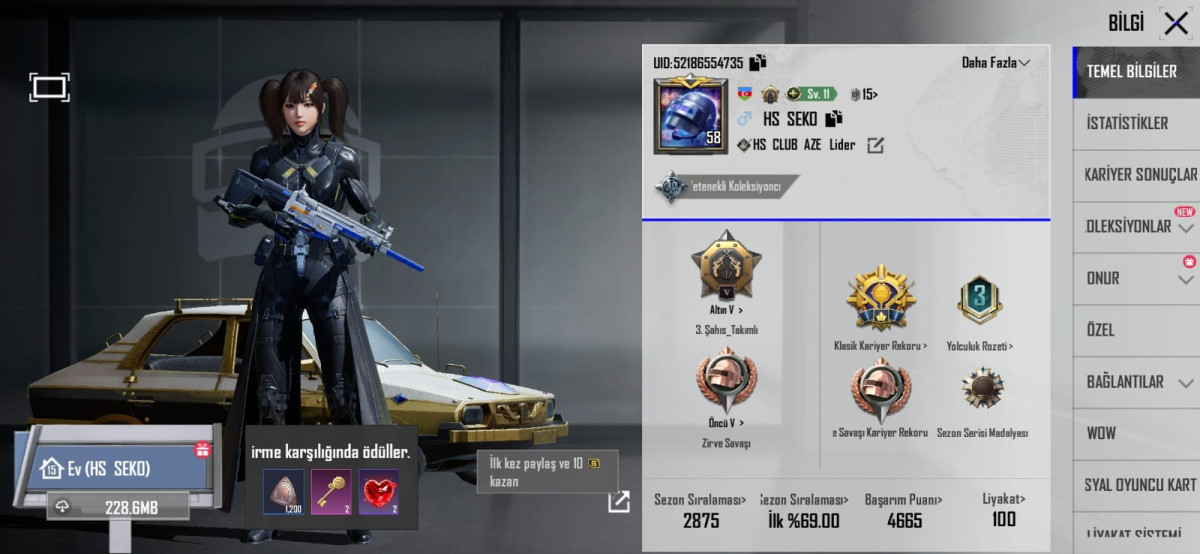Edit the clan info pencil icon
Image resolution: width=1200 pixels, height=554 pixels.
click(875, 146)
